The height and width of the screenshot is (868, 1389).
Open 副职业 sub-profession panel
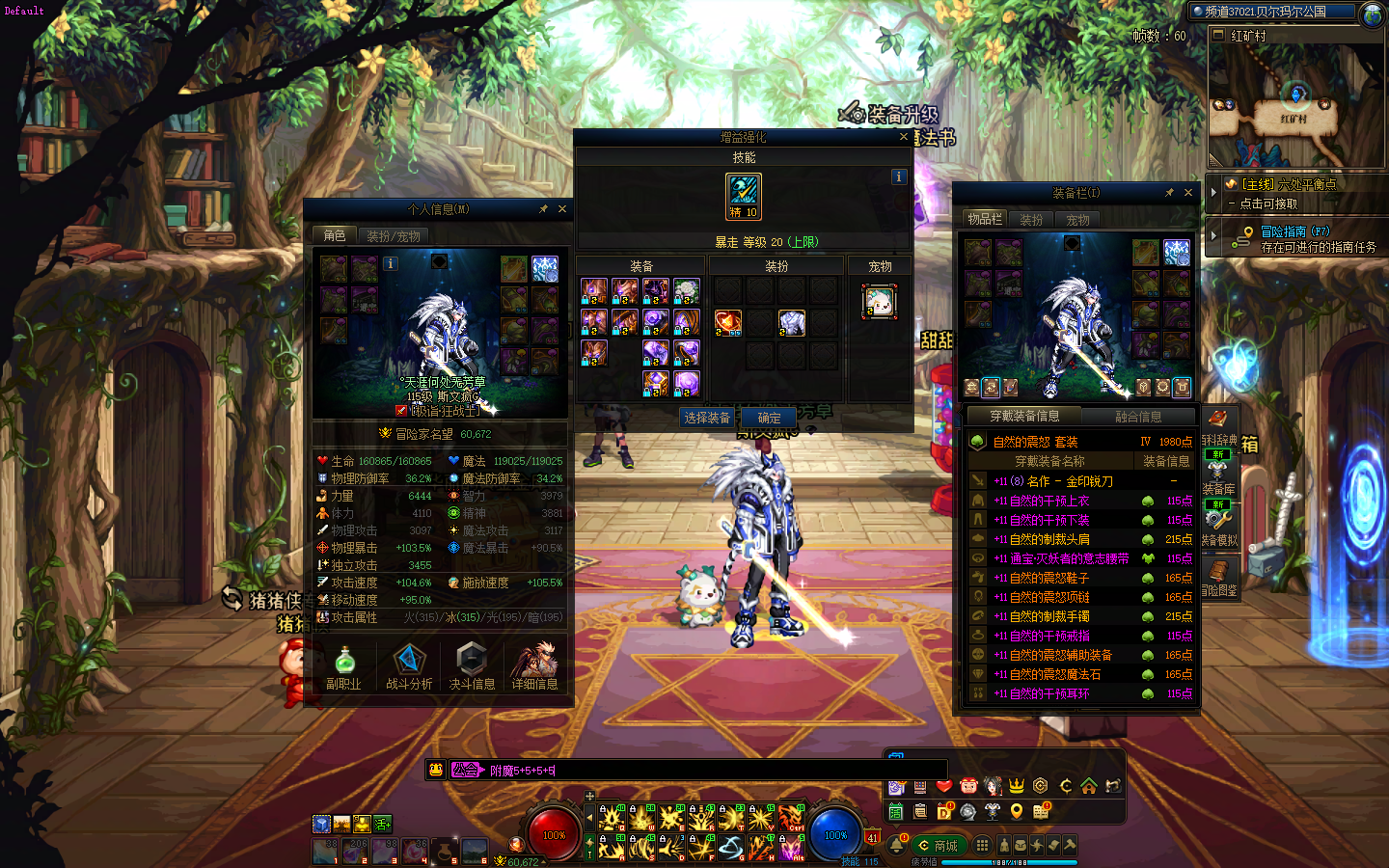pyautogui.click(x=343, y=667)
